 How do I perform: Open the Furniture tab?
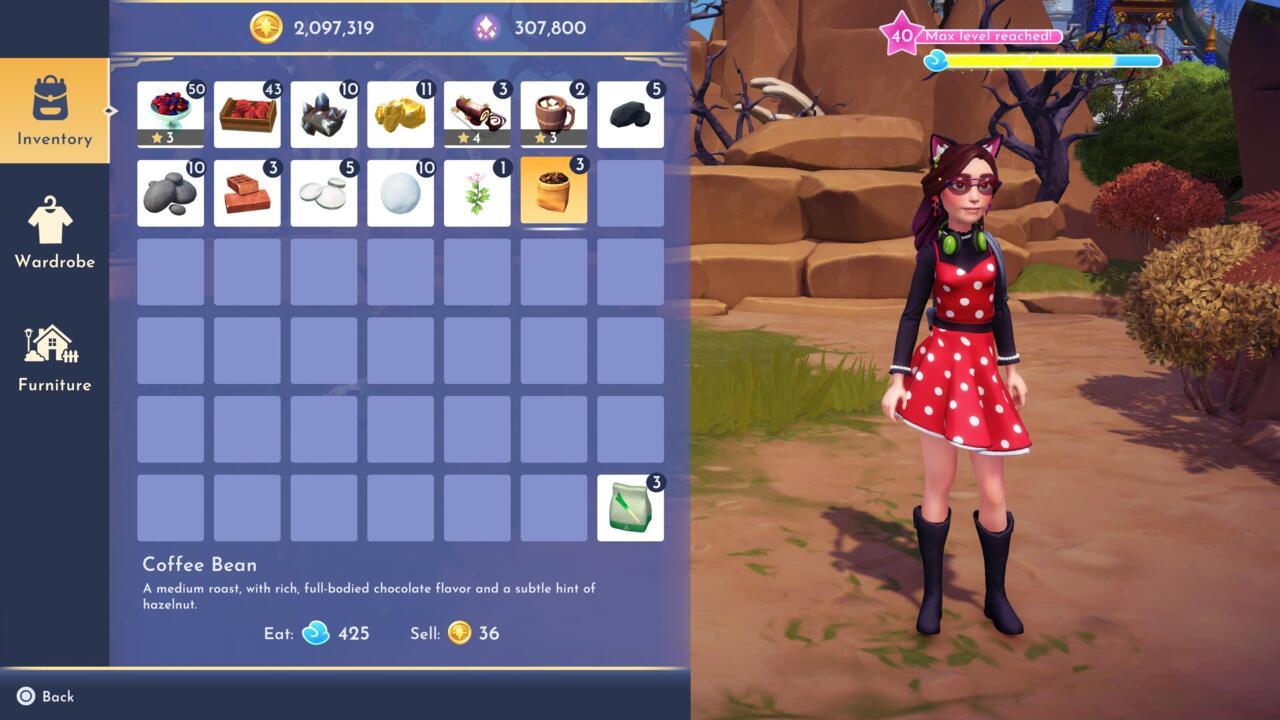pos(54,357)
